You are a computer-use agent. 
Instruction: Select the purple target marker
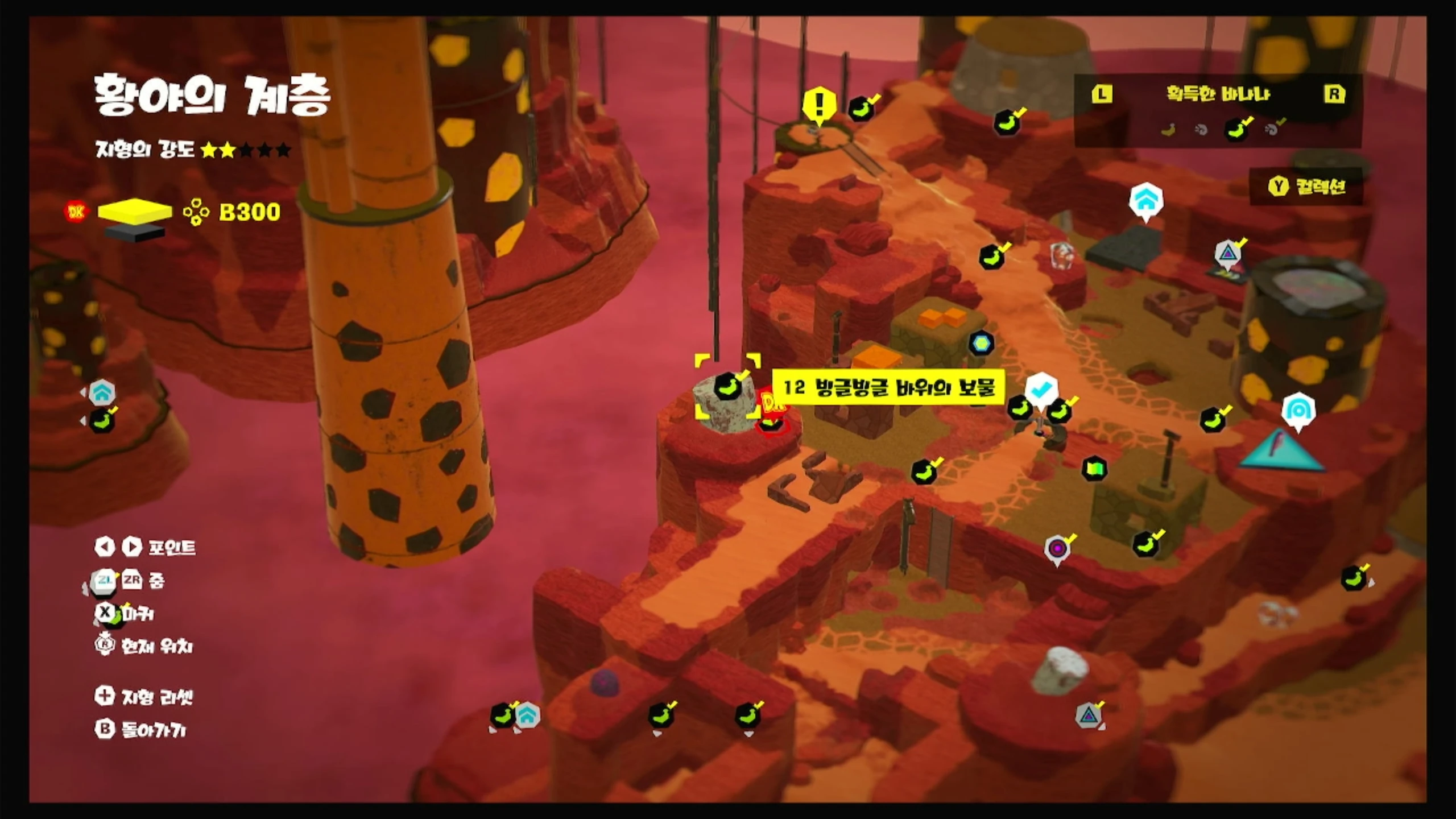pyautogui.click(x=1057, y=549)
